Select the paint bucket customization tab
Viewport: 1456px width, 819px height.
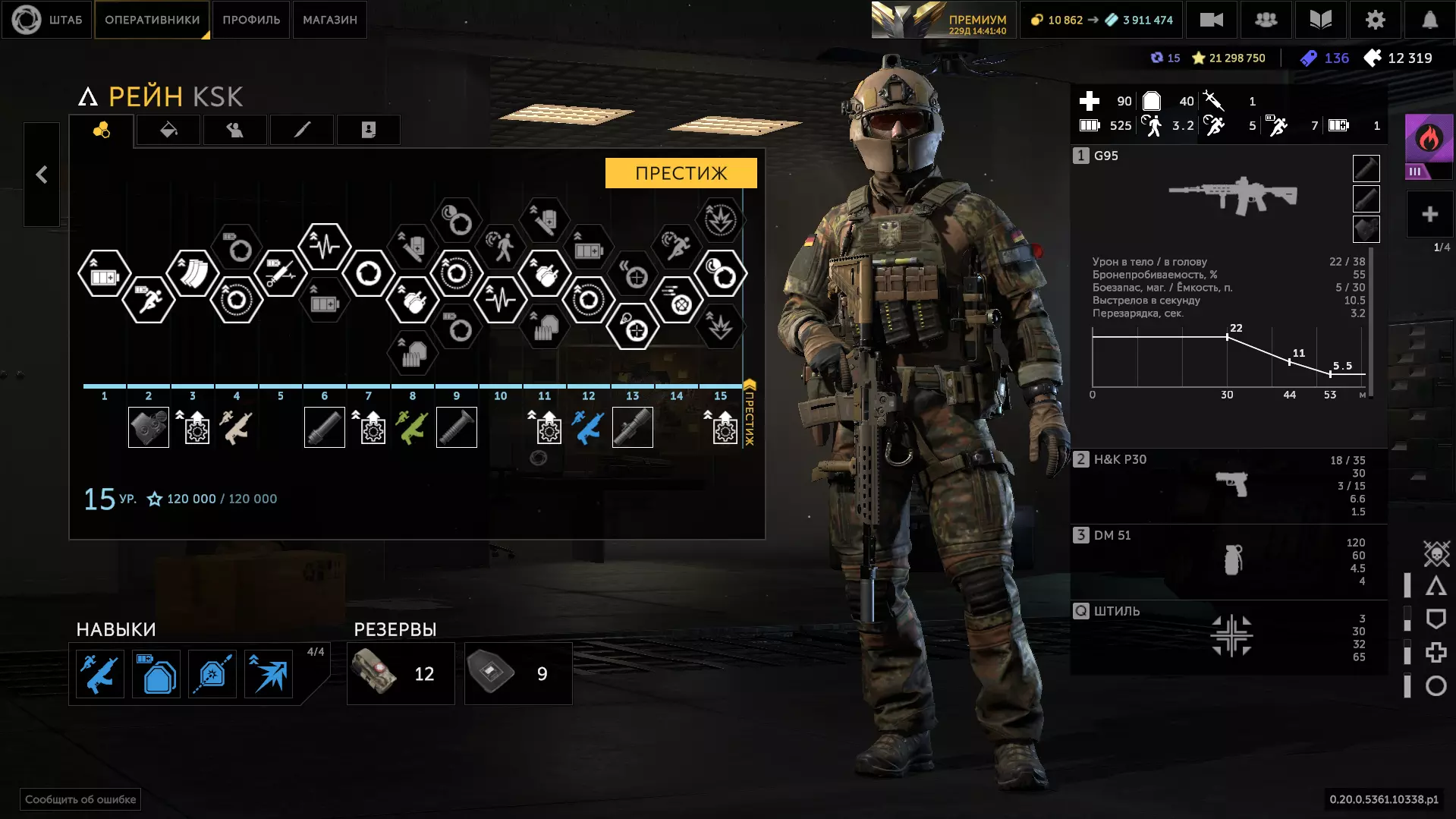pos(168,130)
